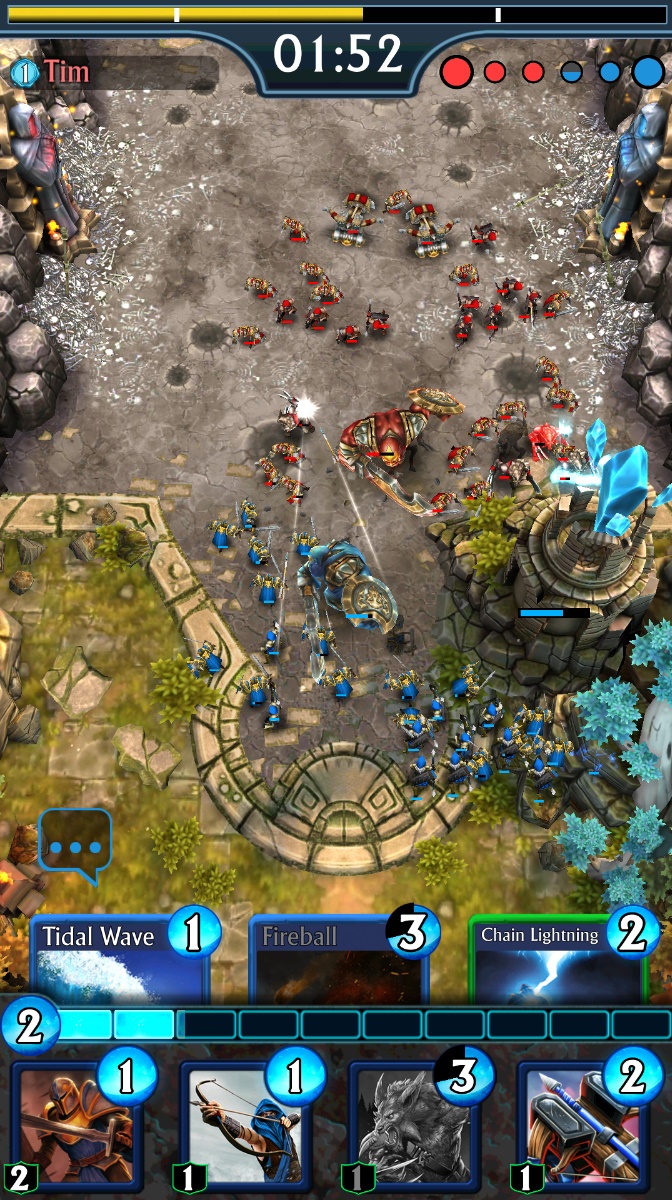Open the chat speech bubble
The height and width of the screenshot is (1200, 672).
(75, 845)
